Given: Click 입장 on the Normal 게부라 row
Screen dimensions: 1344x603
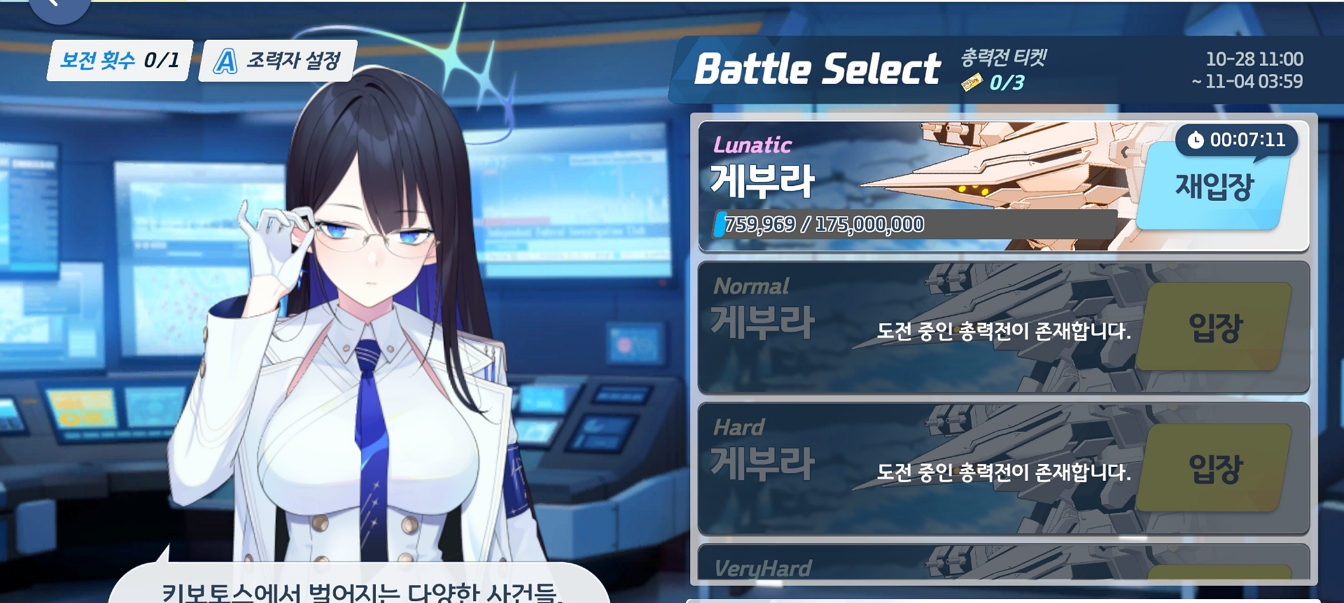Looking at the screenshot, I should 1214,327.
